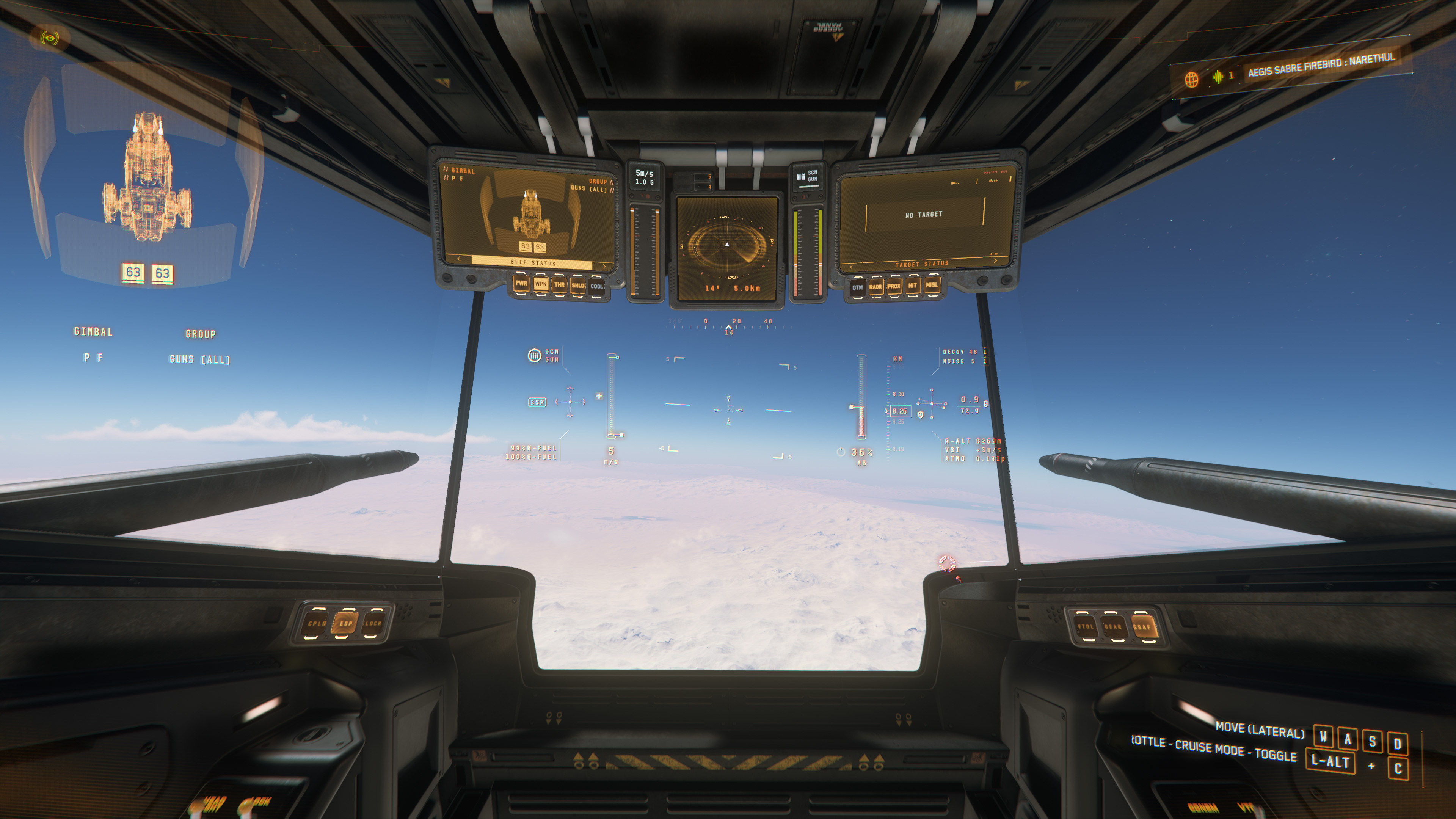This screenshot has height=819, width=1456.
Task: Toggle the LOCK console button
Action: [373, 623]
